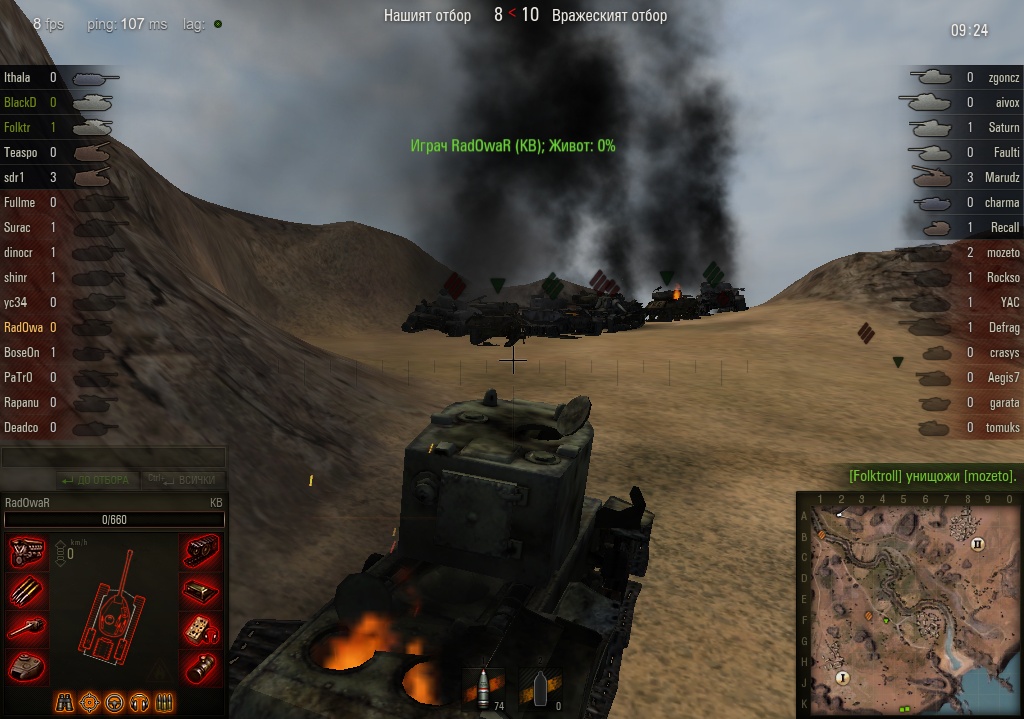Click the commander binoculars crew icon
Image resolution: width=1024 pixels, height=719 pixels.
(x=65, y=702)
